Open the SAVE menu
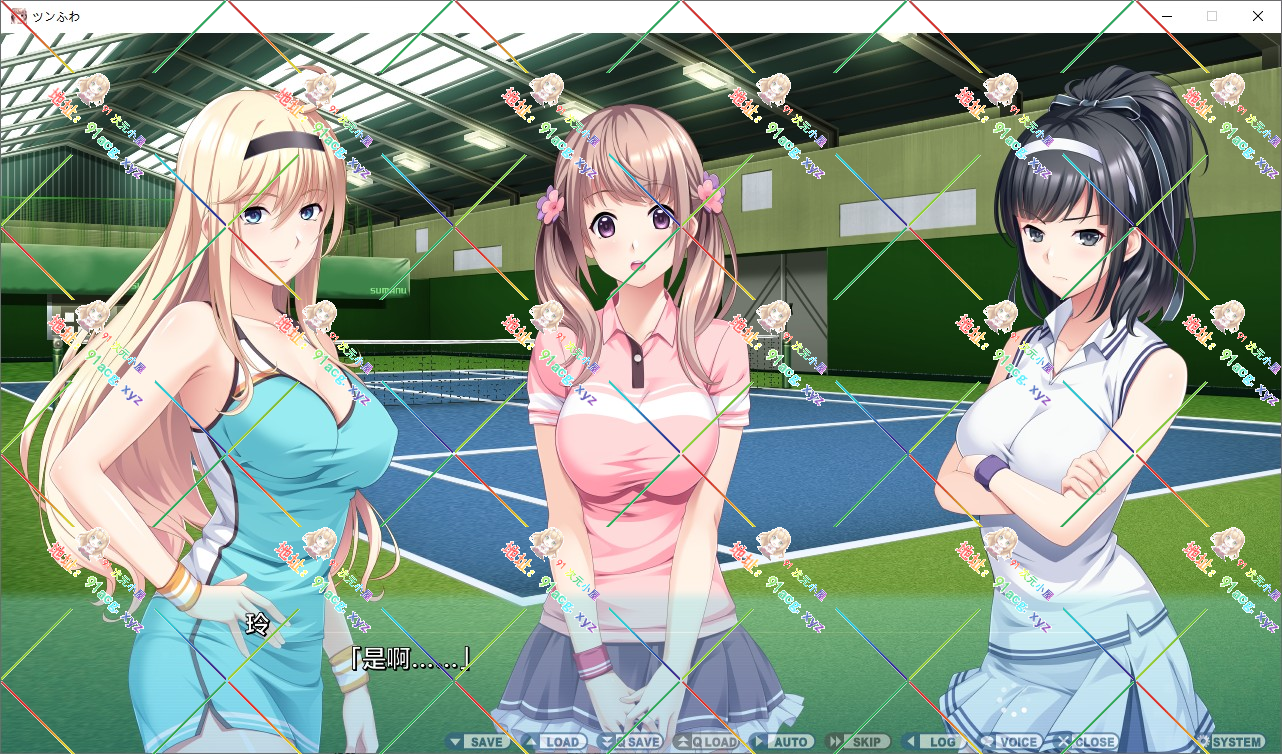The height and width of the screenshot is (754, 1282). point(478,742)
